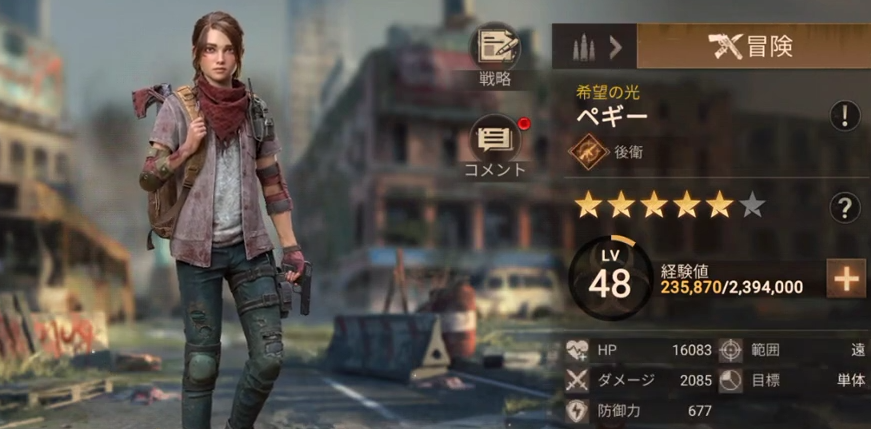This screenshot has height=429, width=871.
Task: Open star rank help question mark
Action: click(845, 208)
